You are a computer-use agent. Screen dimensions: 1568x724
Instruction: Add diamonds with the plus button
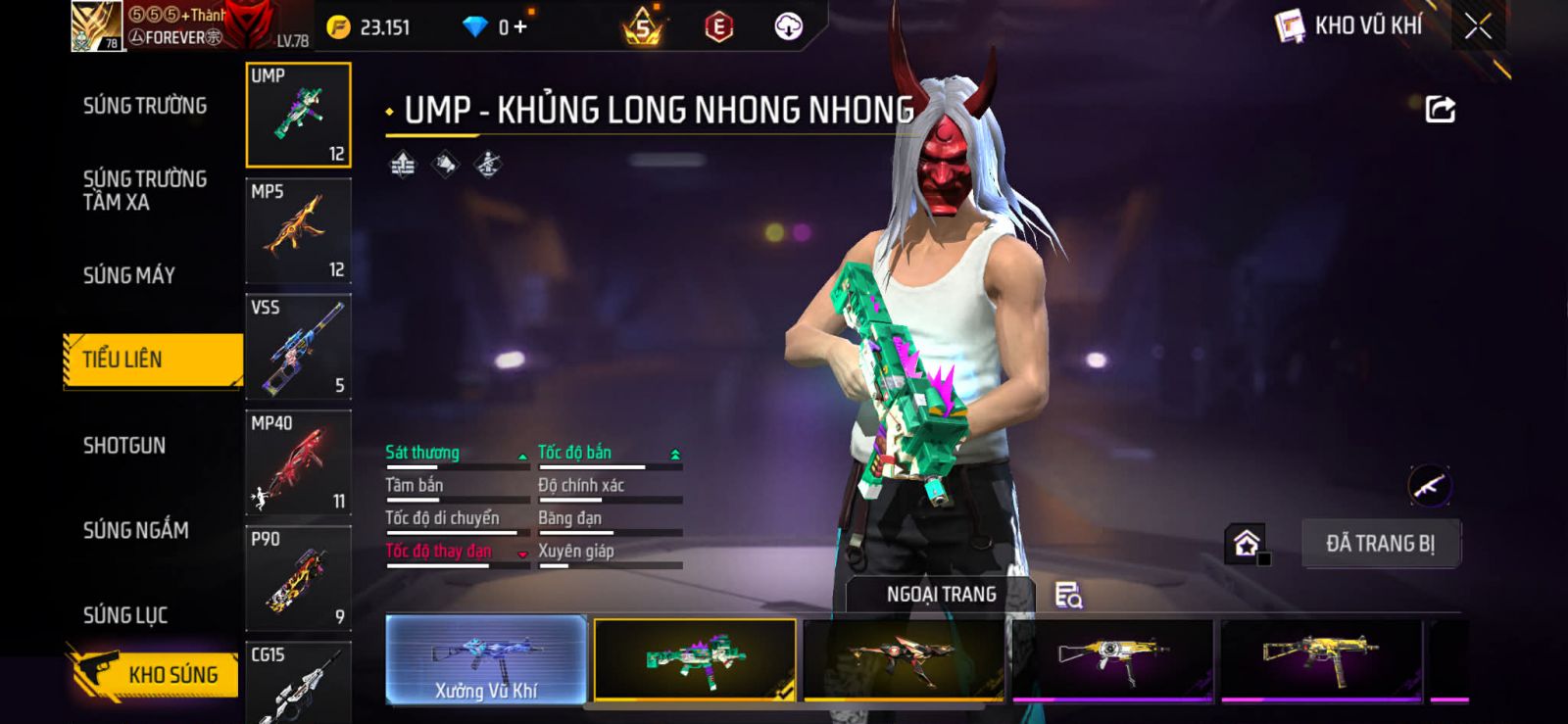(520, 26)
